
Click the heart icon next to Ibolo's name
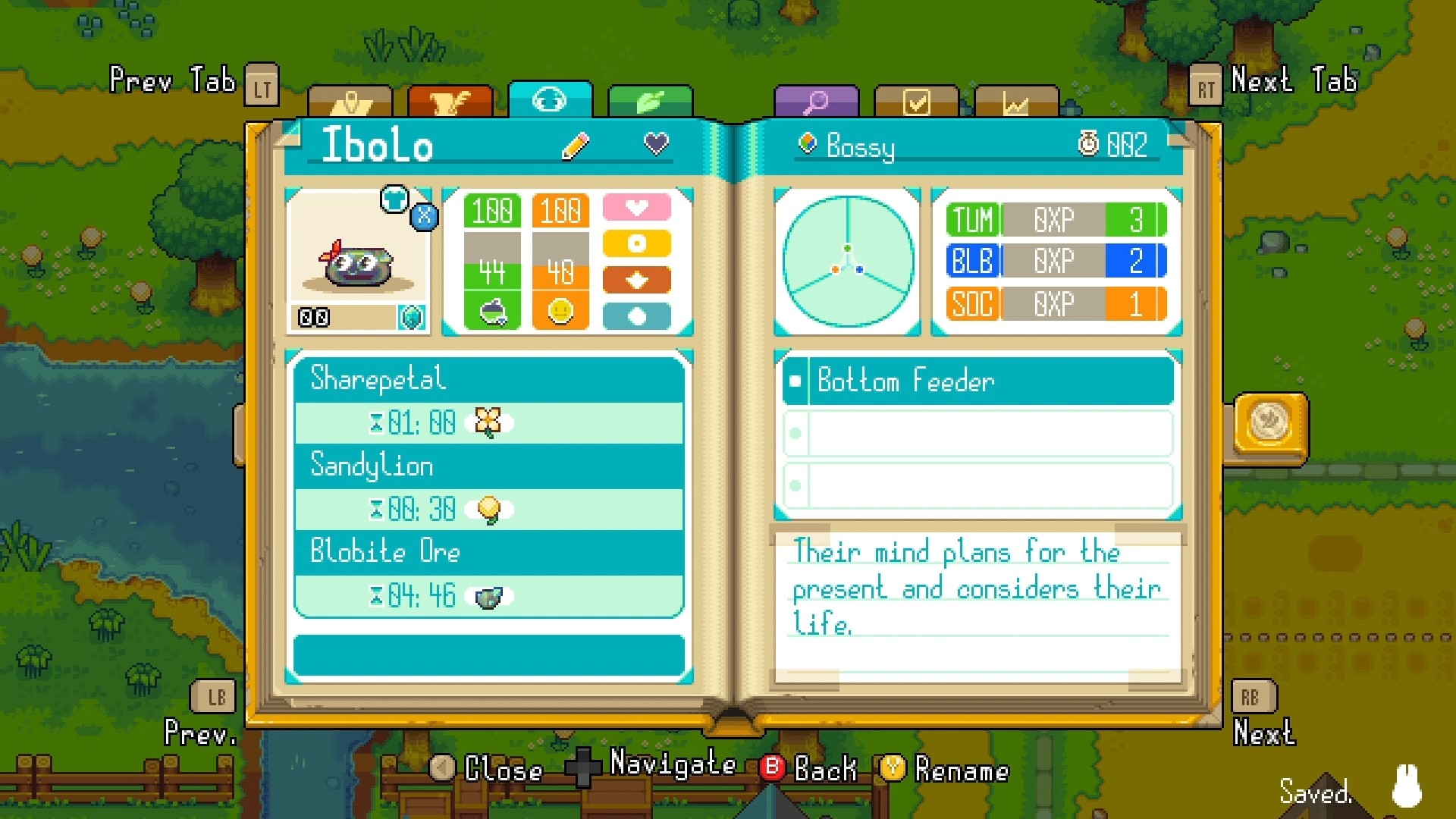654,143
